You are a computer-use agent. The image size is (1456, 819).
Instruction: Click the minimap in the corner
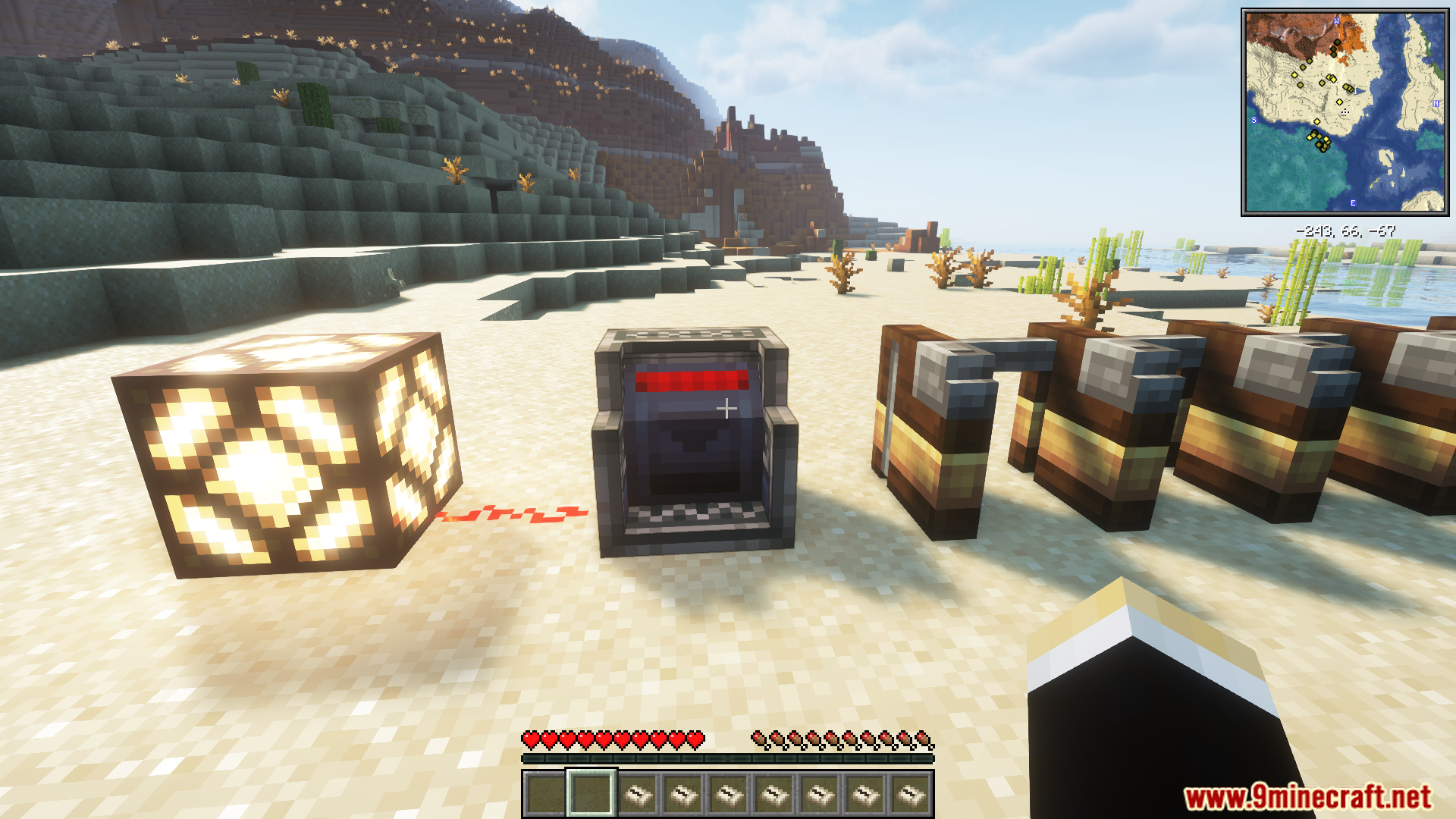(1345, 112)
